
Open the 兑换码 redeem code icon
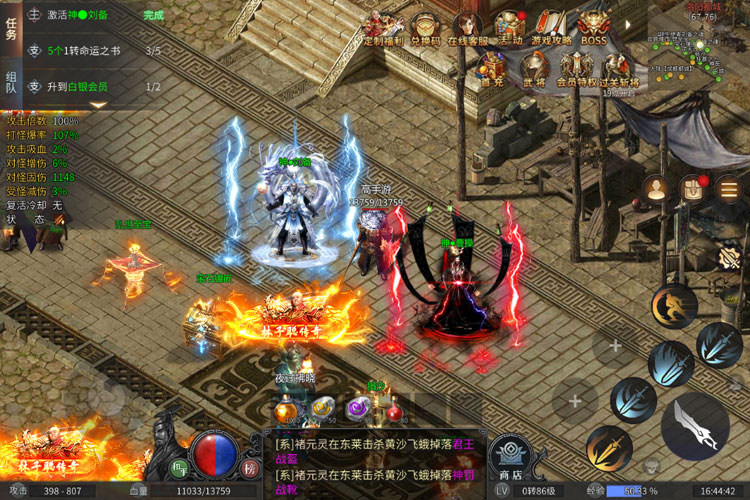427,27
